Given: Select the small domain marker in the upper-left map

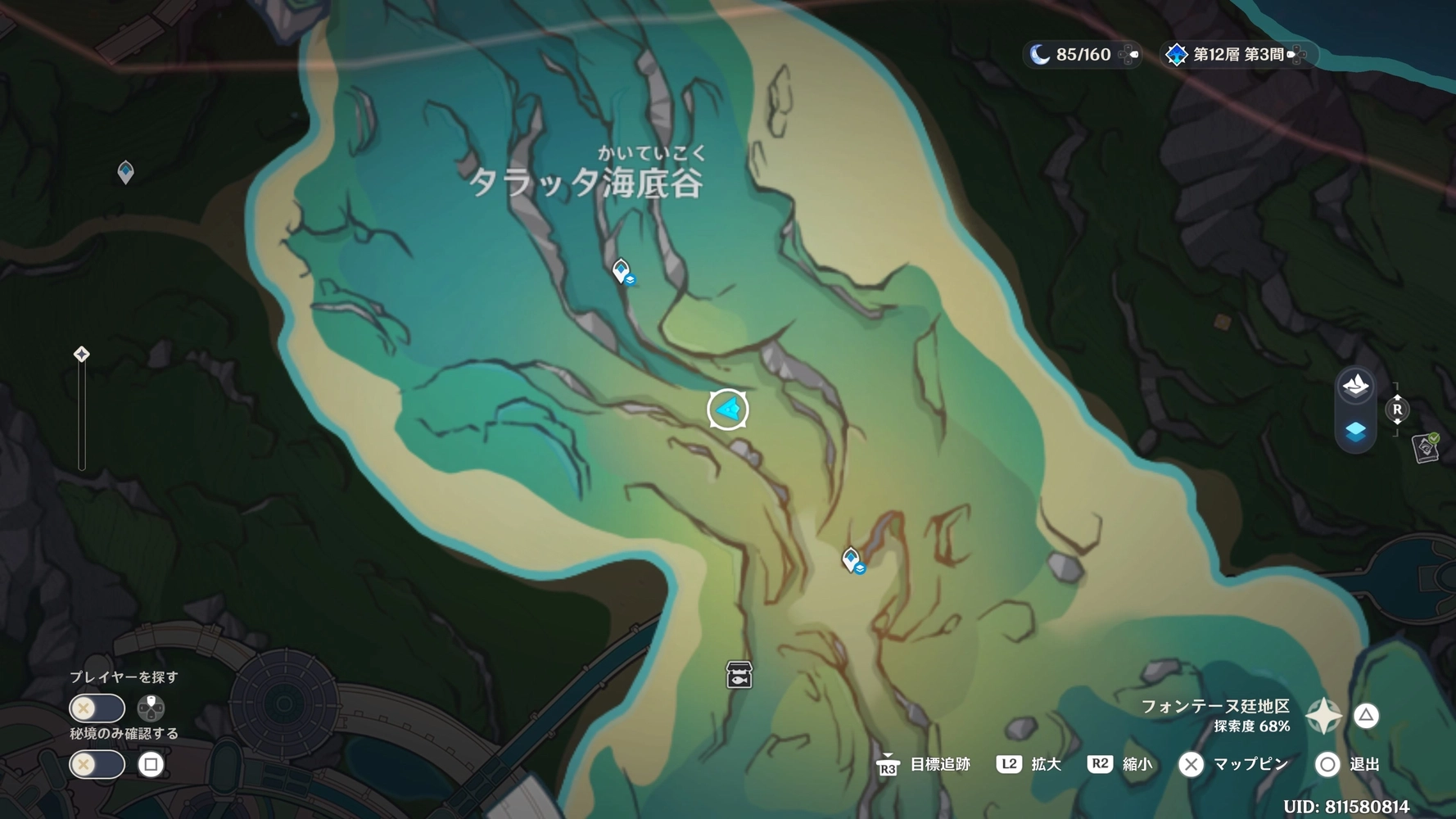Looking at the screenshot, I should tap(124, 170).
